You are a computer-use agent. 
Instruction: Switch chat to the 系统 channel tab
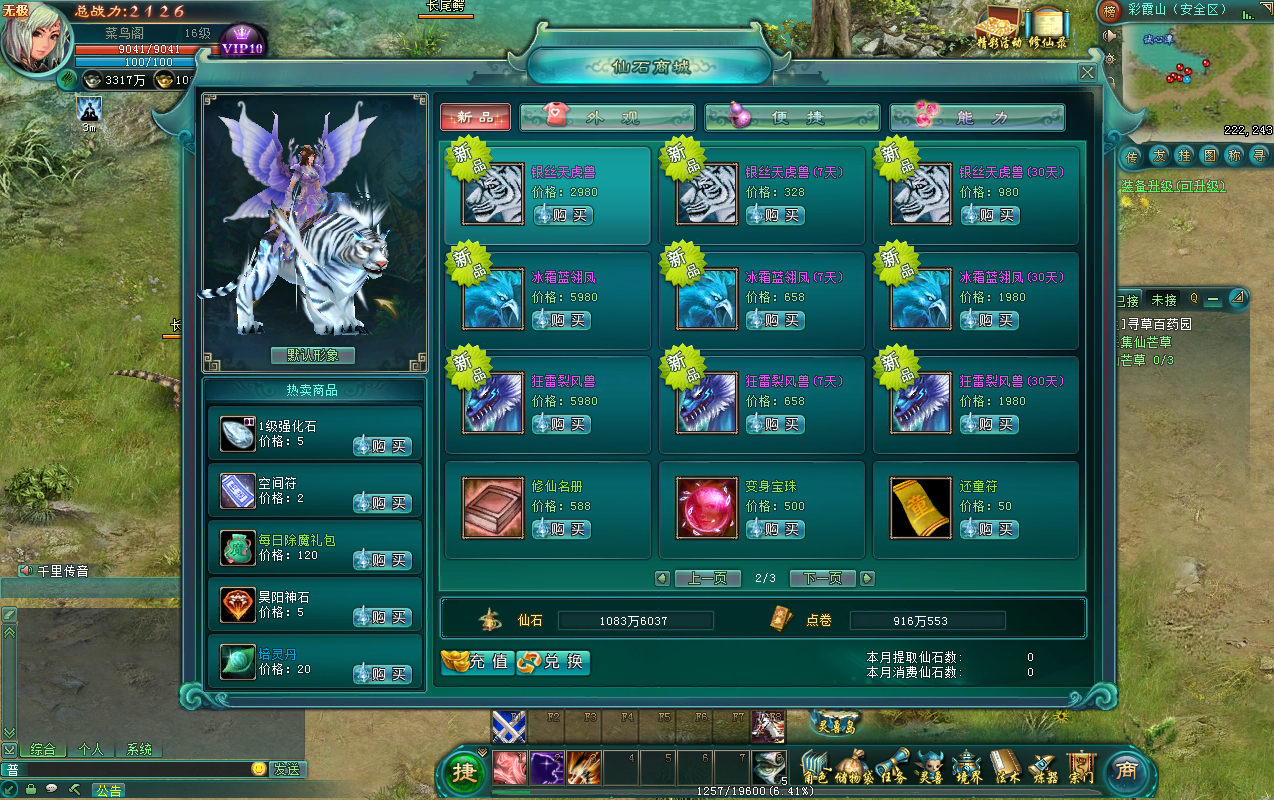pyautogui.click(x=139, y=749)
